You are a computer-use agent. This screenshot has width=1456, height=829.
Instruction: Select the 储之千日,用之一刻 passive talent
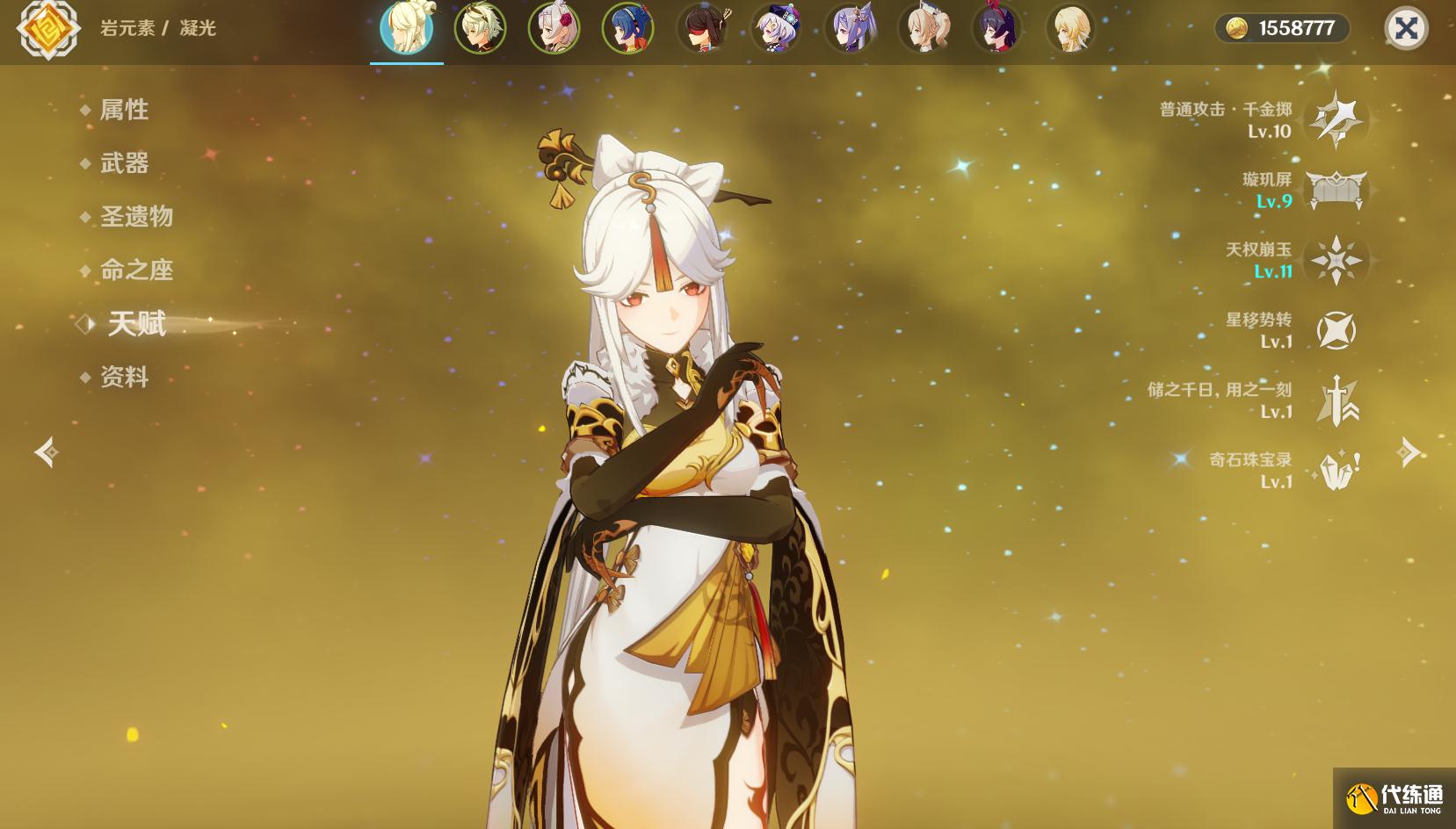pyautogui.click(x=1336, y=400)
